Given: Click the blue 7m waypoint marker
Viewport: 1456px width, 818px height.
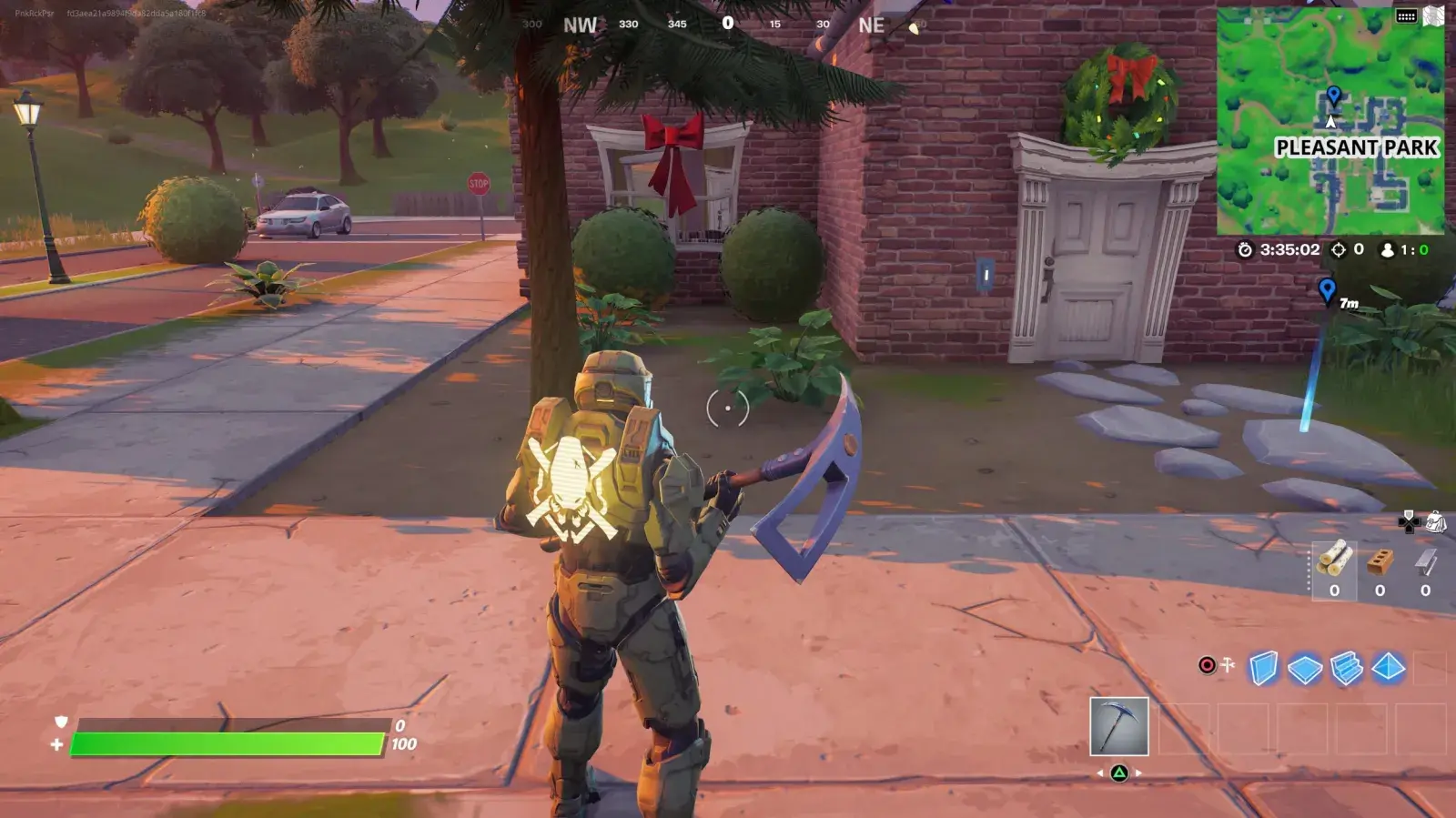Looking at the screenshot, I should point(1330,291).
